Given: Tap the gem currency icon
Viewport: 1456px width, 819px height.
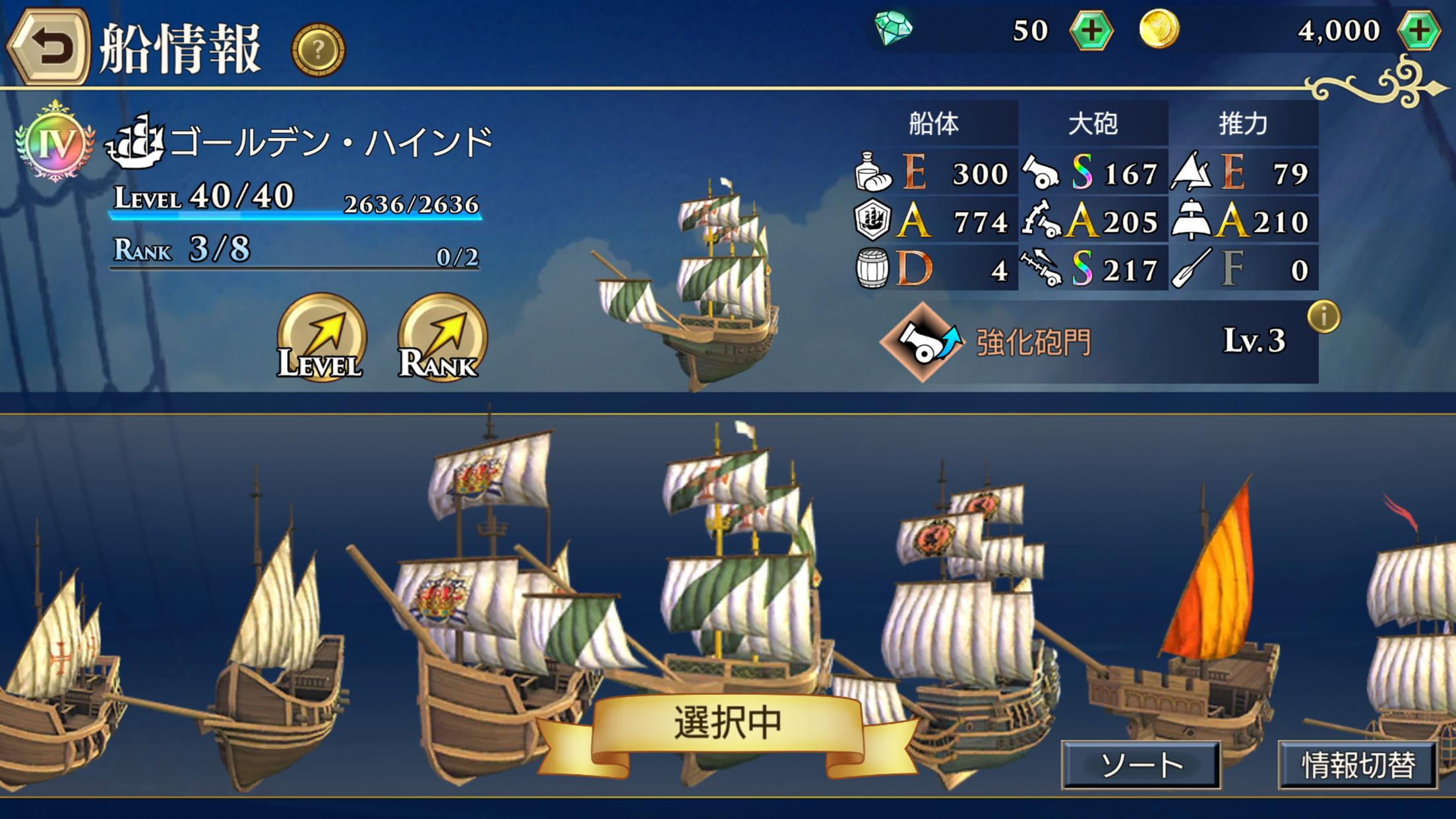Looking at the screenshot, I should [894, 28].
